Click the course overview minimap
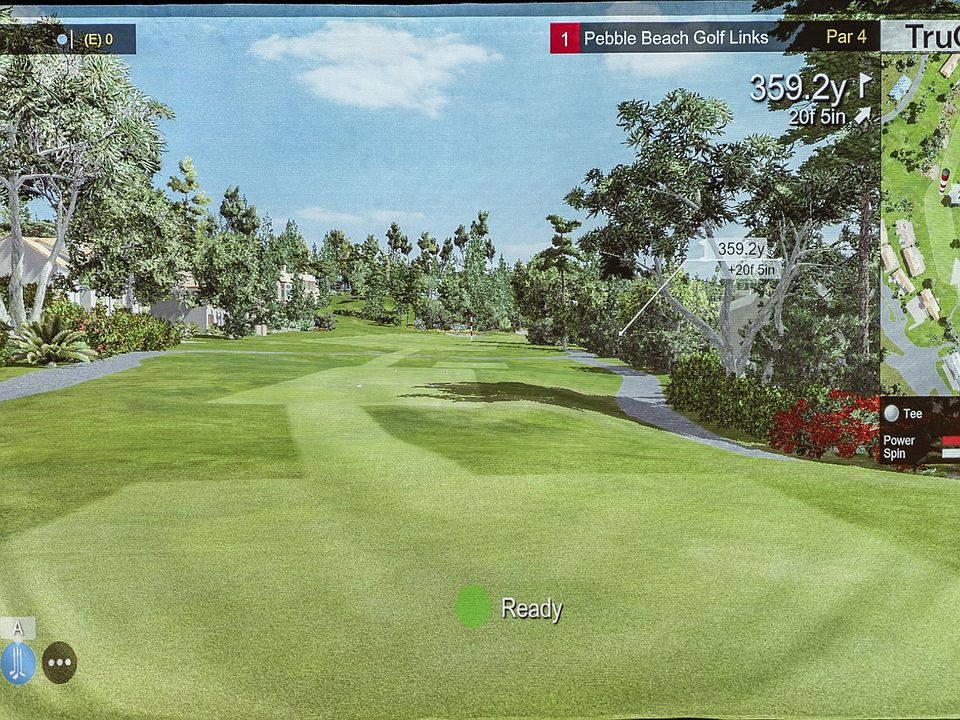Viewport: 960px width, 720px height. 920,220
